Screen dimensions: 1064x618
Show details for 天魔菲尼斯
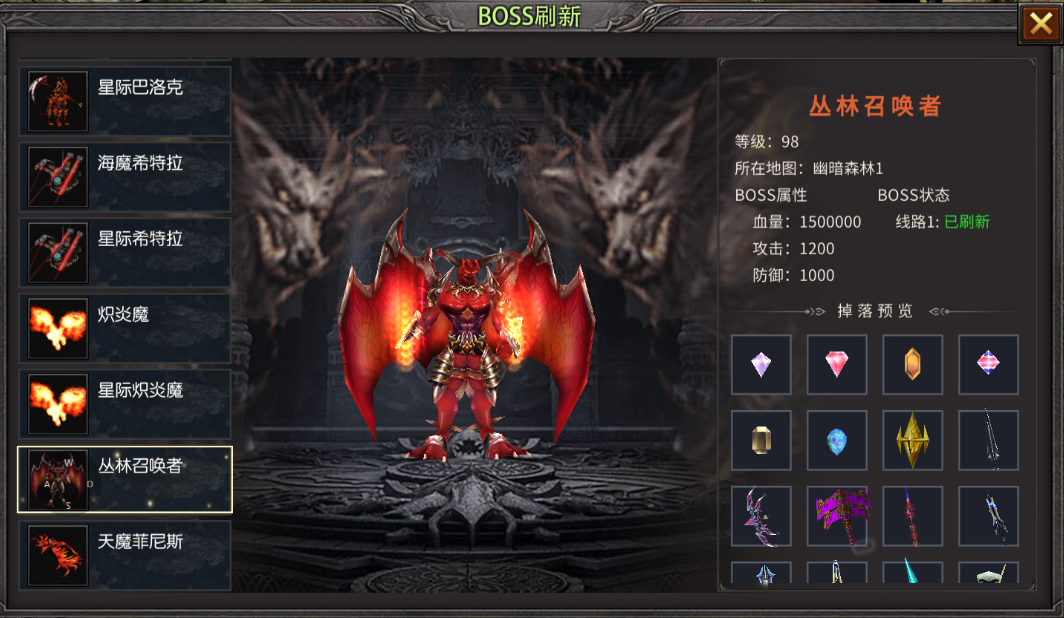tap(125, 555)
